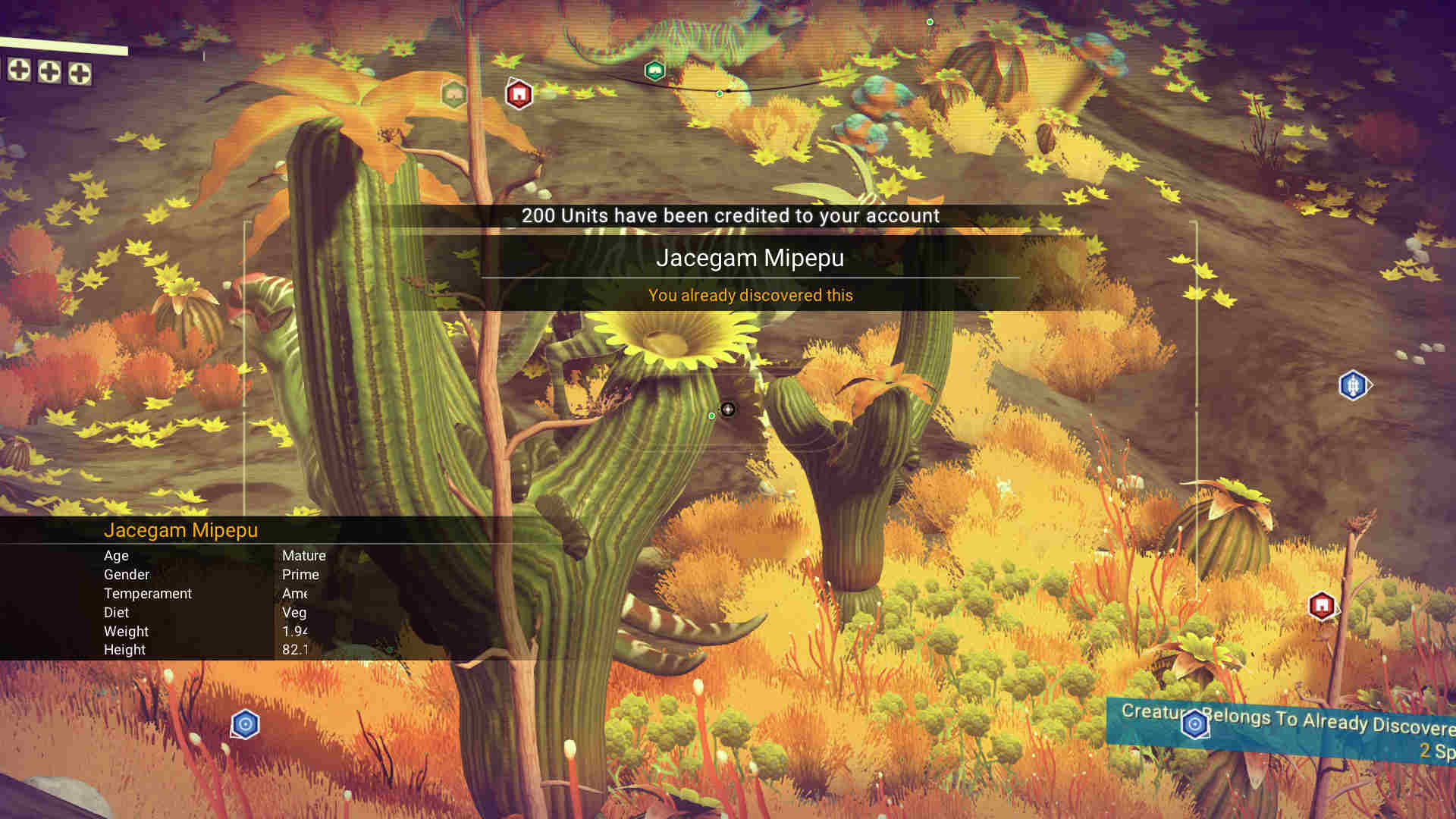Select the central Jacegam Mipepu discovery banner
This screenshot has width=1456, height=819.
pyautogui.click(x=749, y=258)
